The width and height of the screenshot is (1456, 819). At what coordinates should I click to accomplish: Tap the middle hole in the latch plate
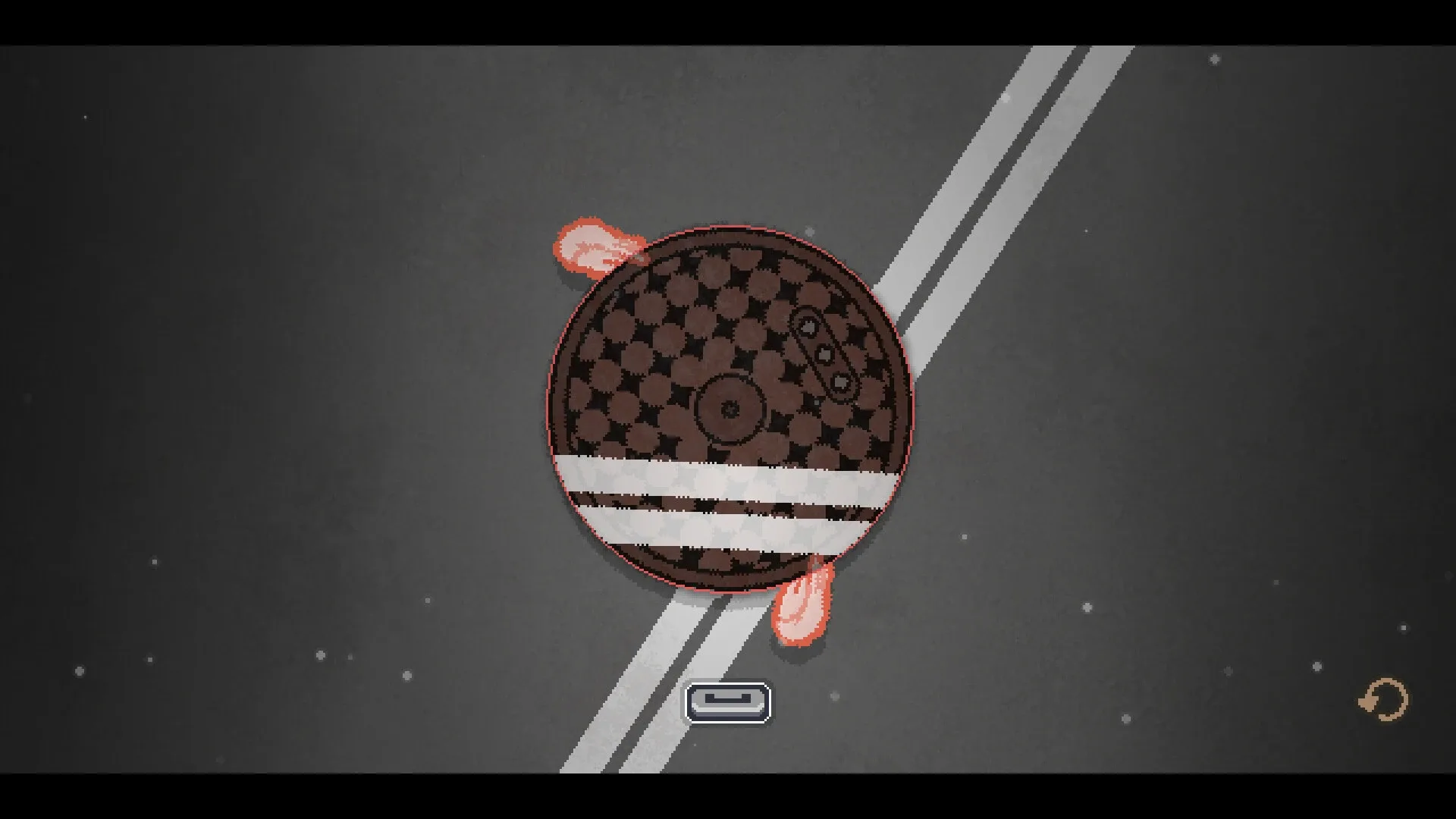pyautogui.click(x=824, y=355)
